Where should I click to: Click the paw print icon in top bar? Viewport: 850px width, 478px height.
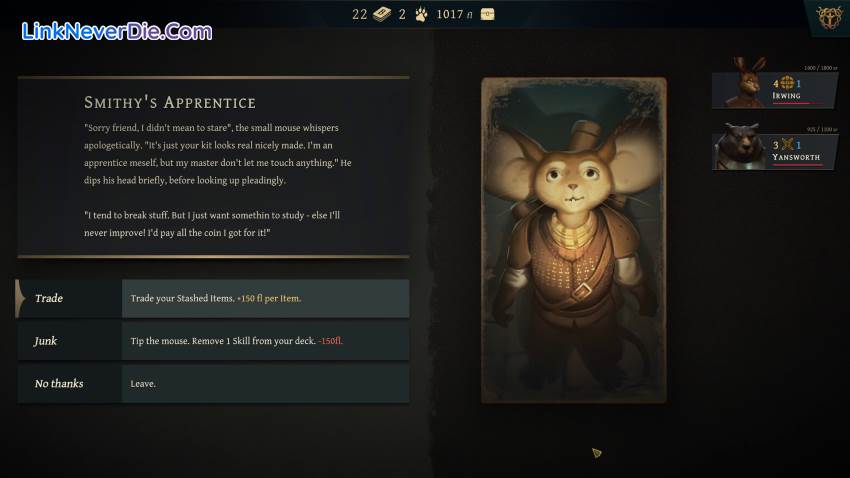coord(422,14)
